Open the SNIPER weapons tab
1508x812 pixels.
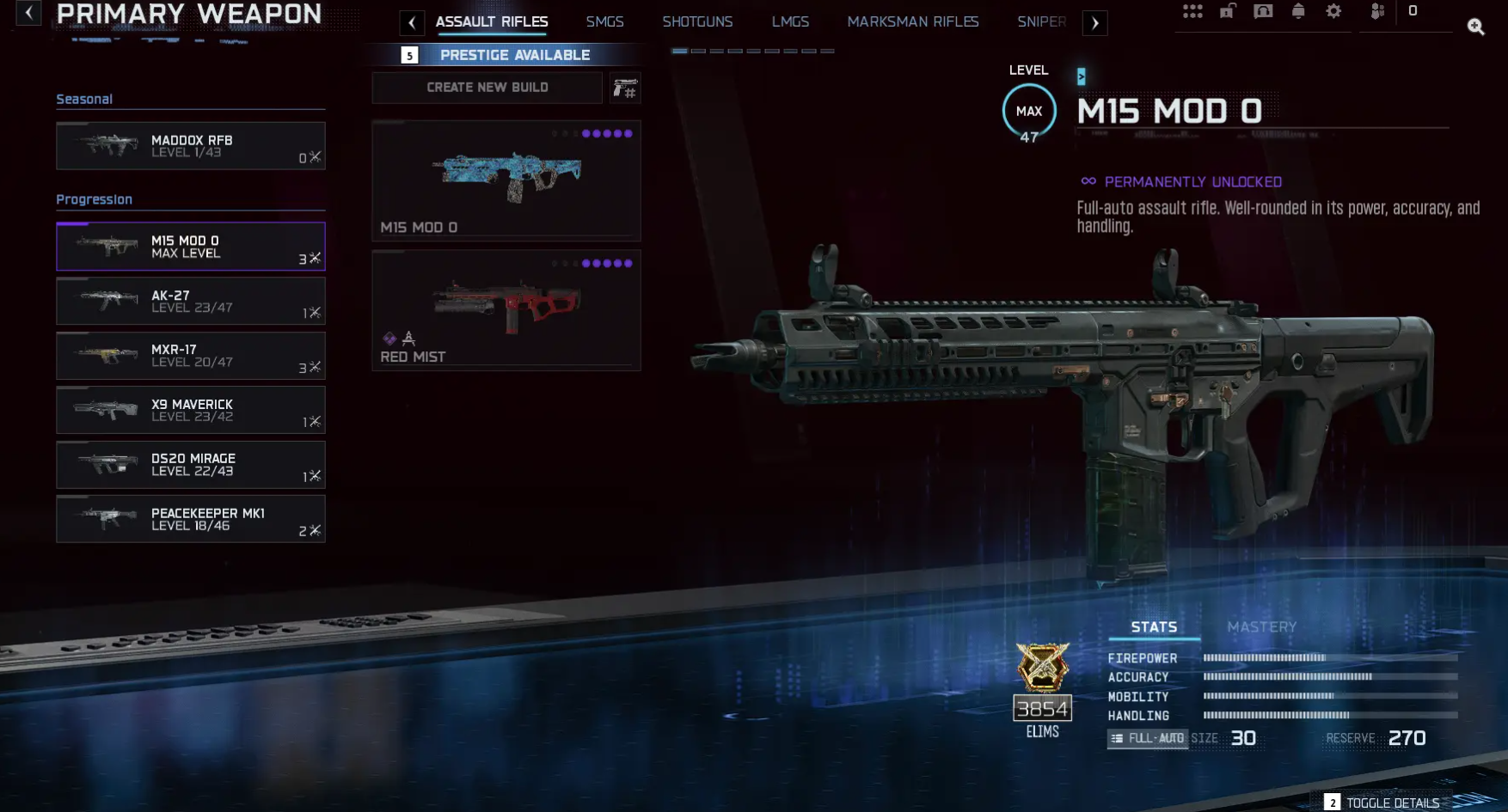(x=1041, y=21)
